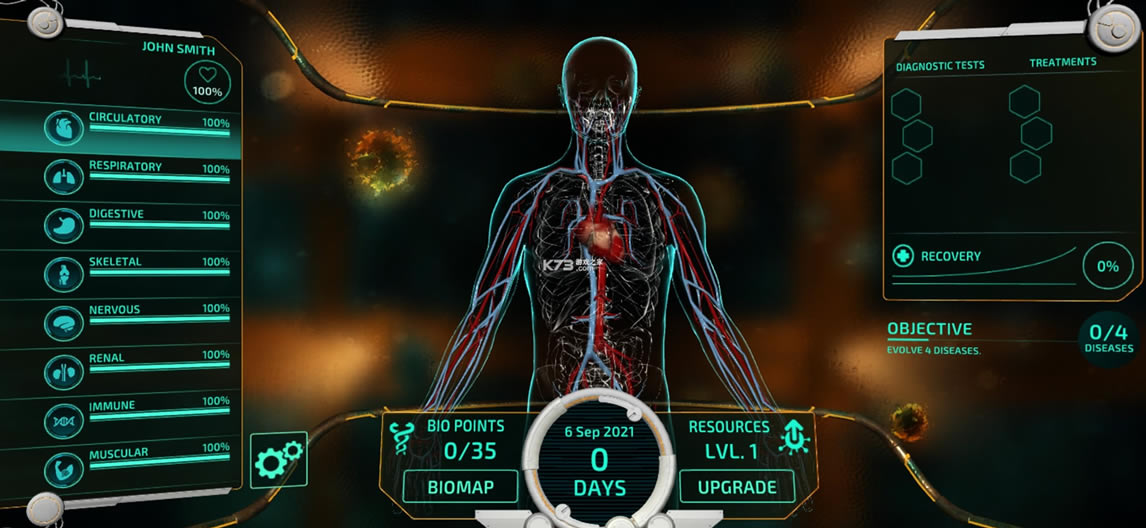Click the patient heart health icon
1146x528 pixels.
click(x=207, y=82)
